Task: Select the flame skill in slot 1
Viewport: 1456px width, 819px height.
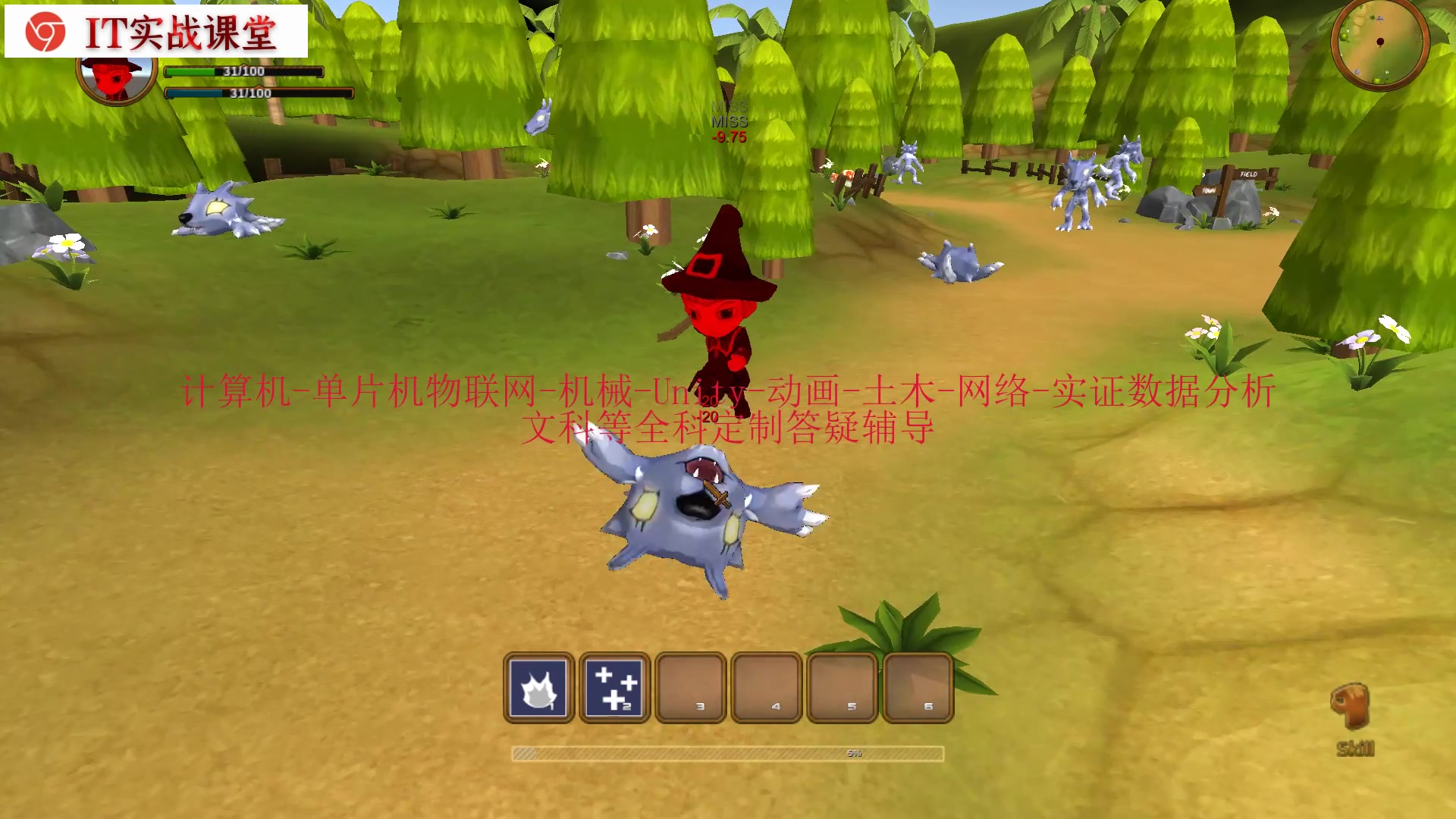Action: click(x=540, y=689)
